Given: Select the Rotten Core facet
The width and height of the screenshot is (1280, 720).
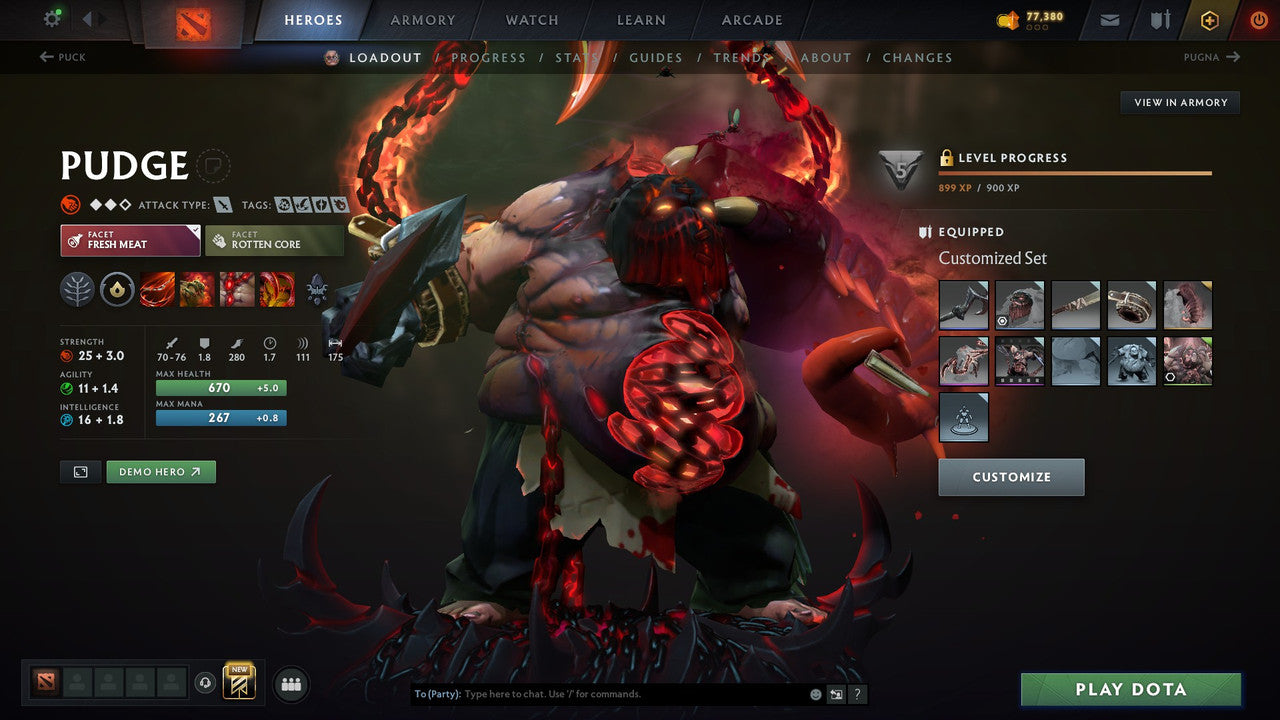Looking at the screenshot, I should point(275,240).
